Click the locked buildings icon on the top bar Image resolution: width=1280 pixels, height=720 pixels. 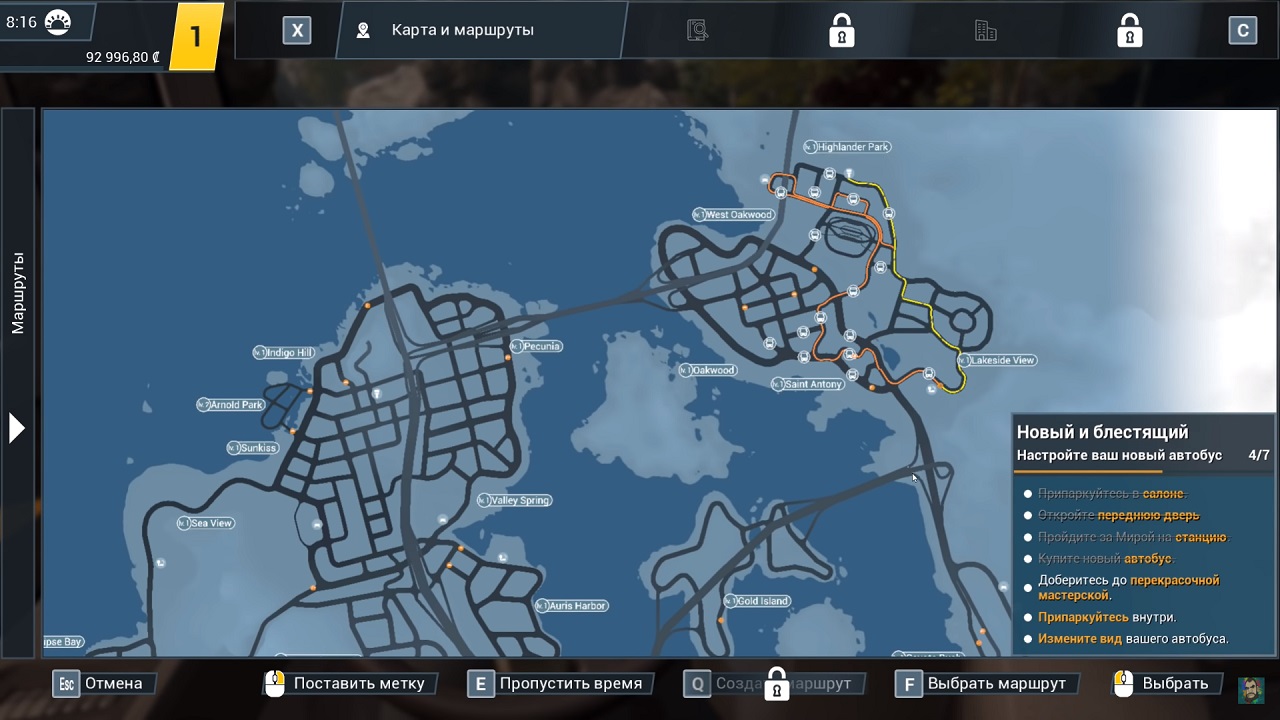pyautogui.click(x=985, y=30)
